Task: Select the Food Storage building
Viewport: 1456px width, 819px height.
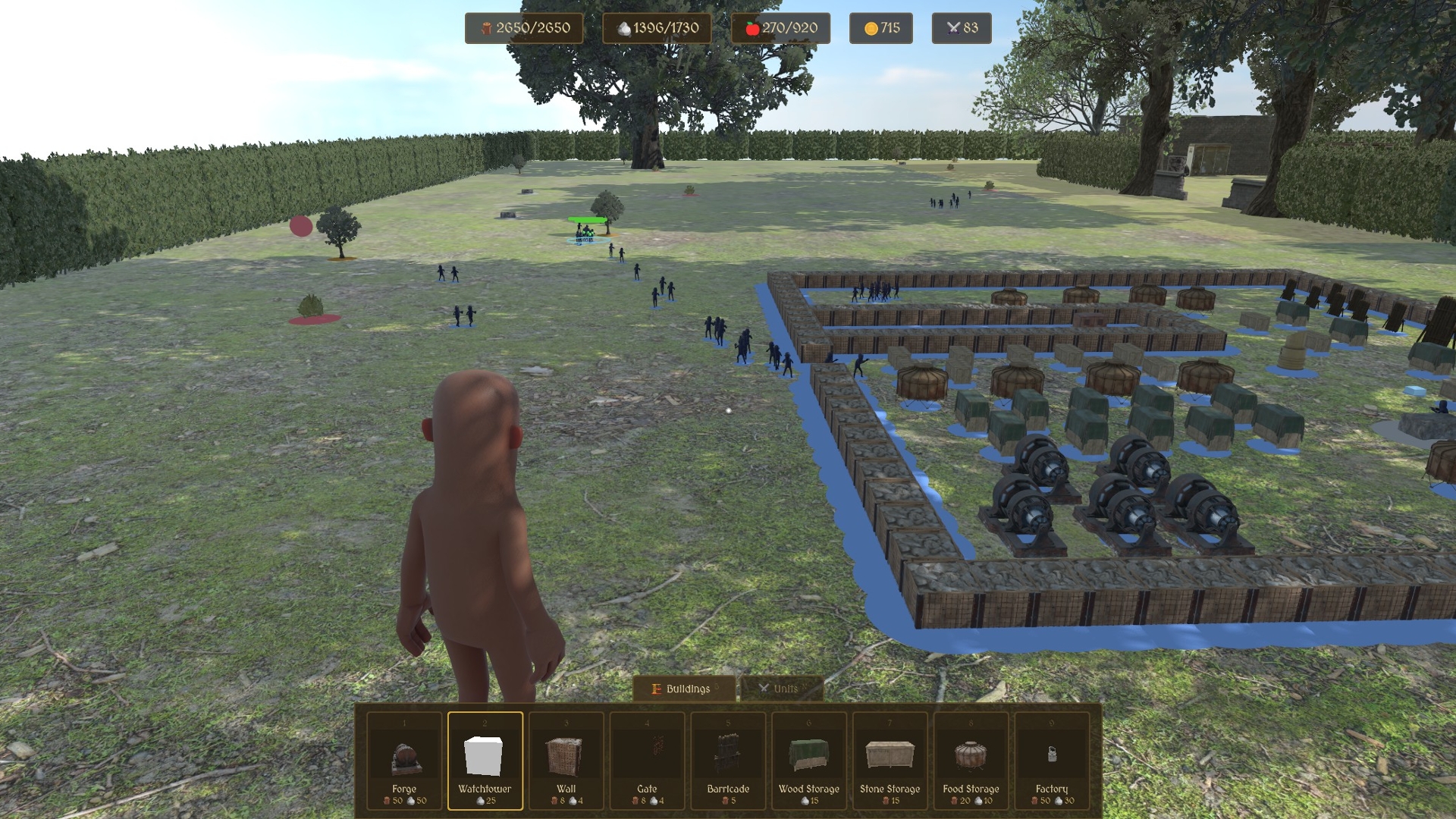Action: (x=971, y=760)
